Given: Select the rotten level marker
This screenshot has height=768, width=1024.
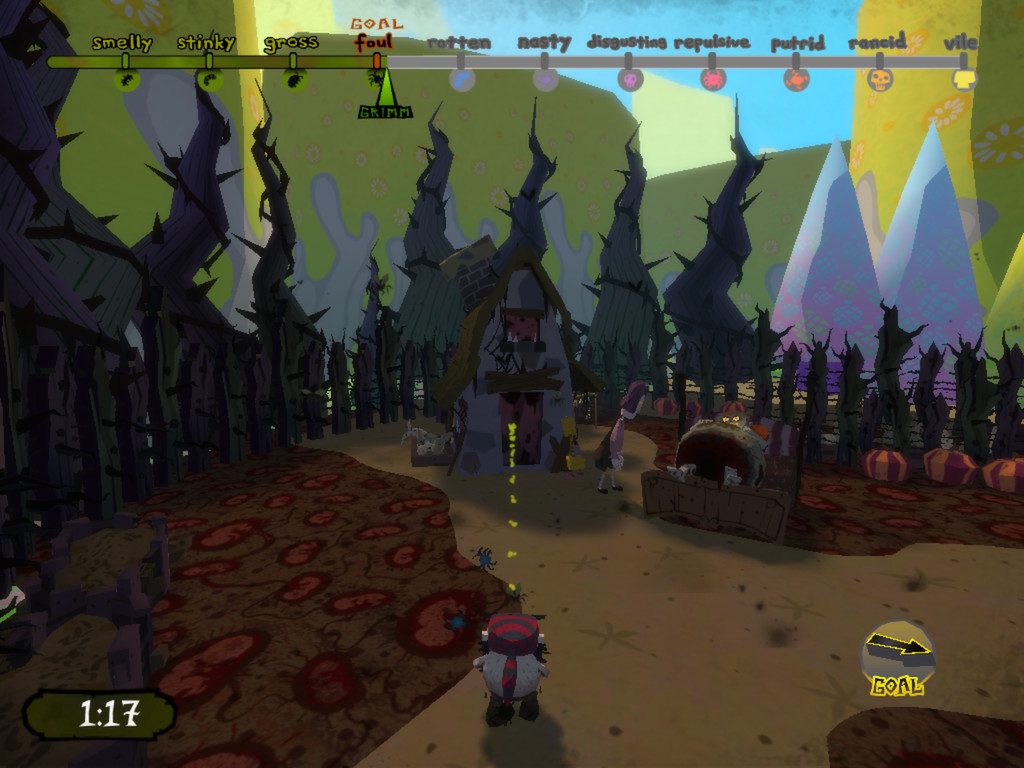Looking at the screenshot, I should [462, 78].
